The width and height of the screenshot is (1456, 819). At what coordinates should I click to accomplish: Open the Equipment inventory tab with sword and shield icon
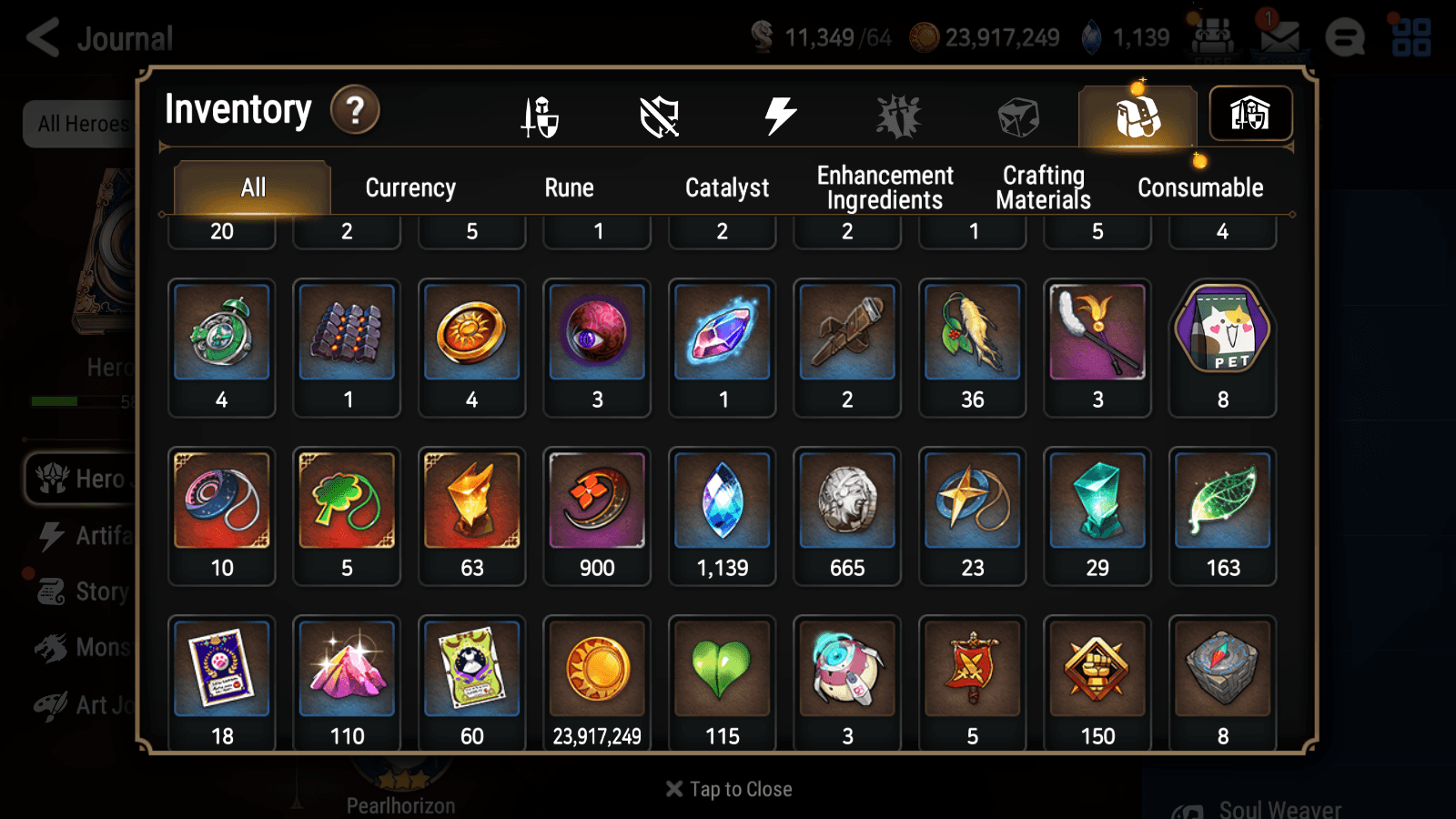(x=540, y=116)
